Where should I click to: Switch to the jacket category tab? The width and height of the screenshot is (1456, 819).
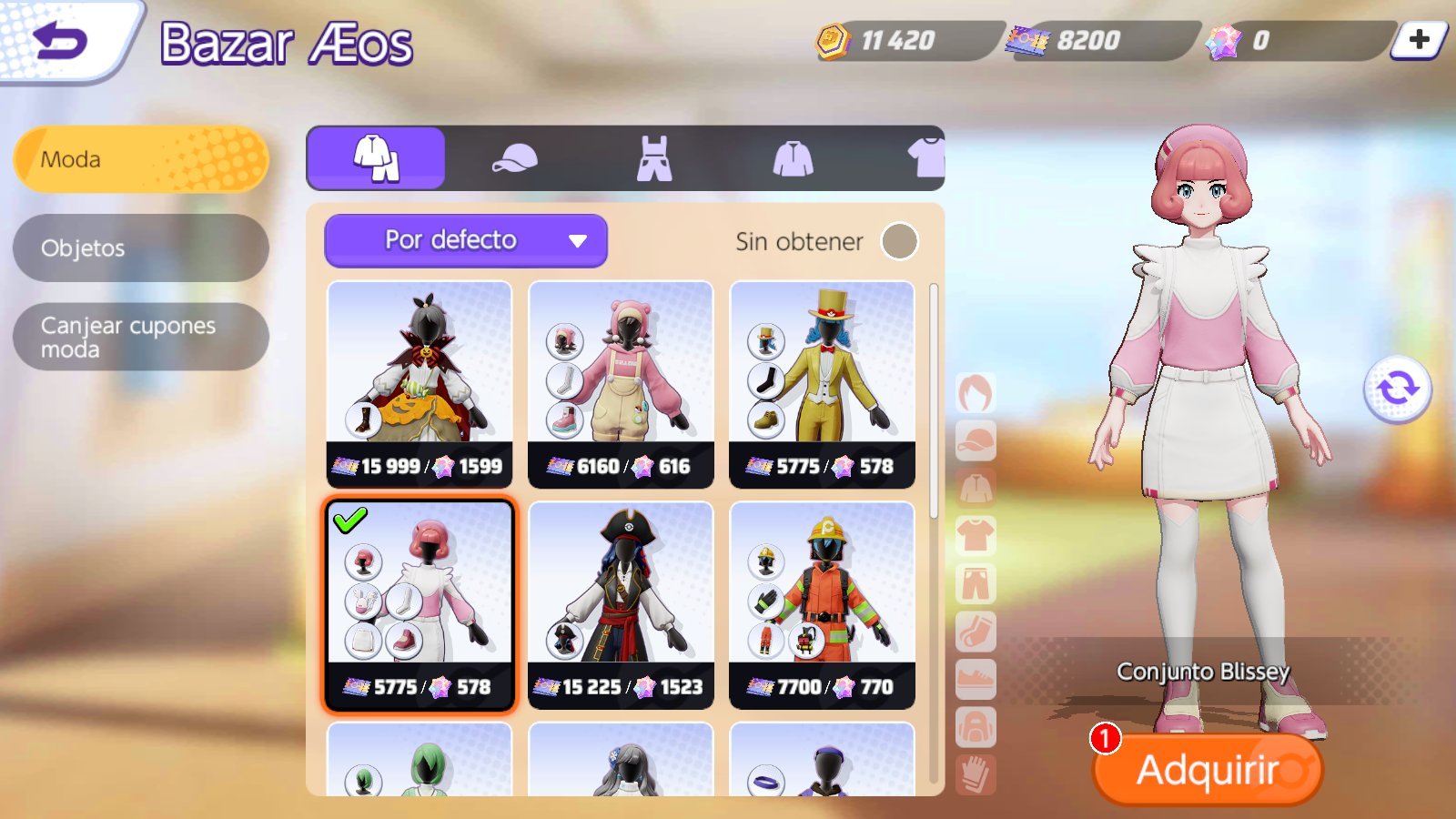pyautogui.click(x=793, y=158)
